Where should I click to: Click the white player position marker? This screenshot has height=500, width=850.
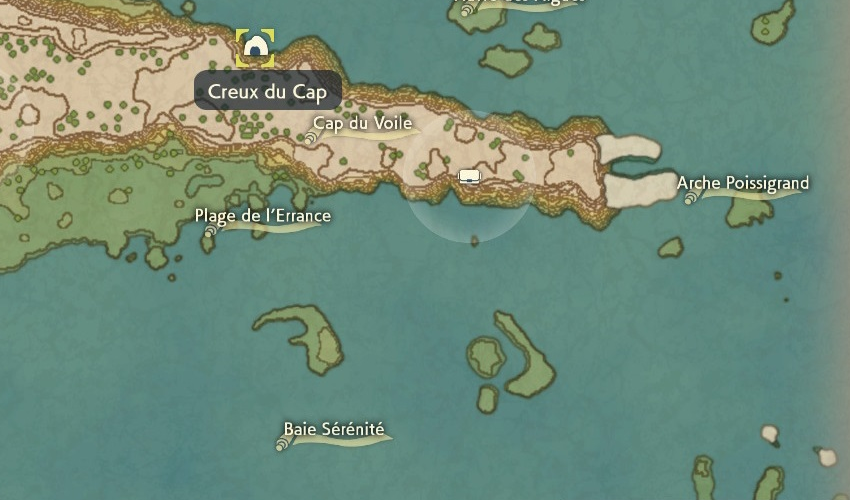(470, 177)
